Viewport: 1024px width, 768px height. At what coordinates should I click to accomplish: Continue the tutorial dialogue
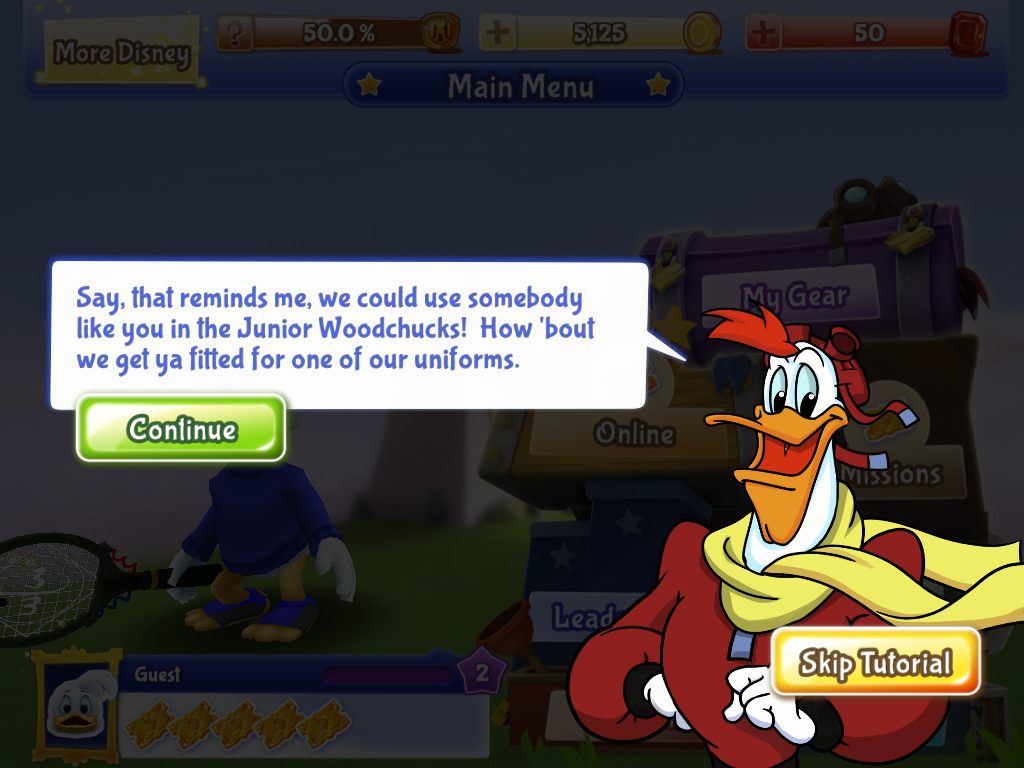point(181,429)
